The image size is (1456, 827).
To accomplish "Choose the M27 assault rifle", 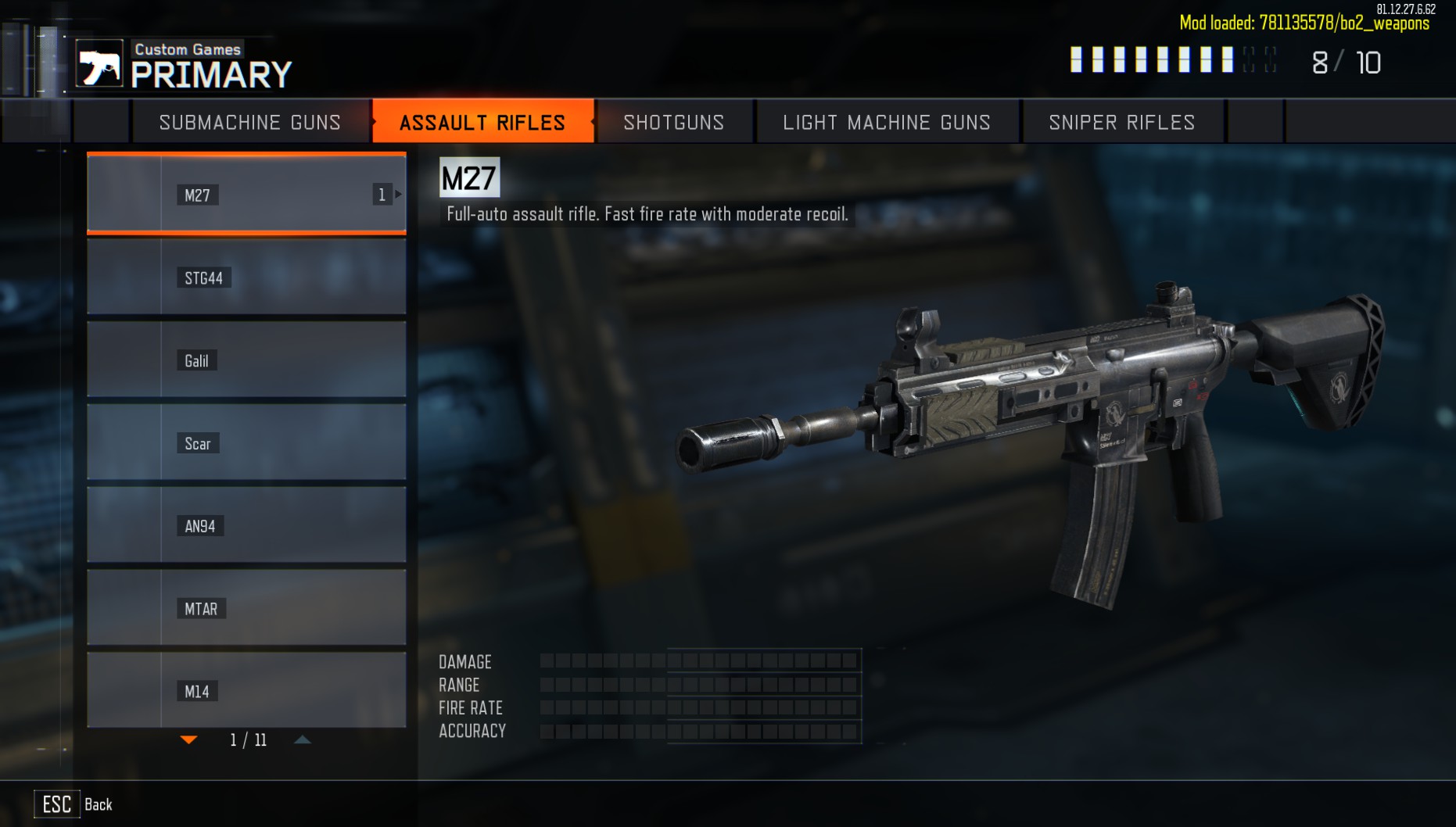I will 246,194.
